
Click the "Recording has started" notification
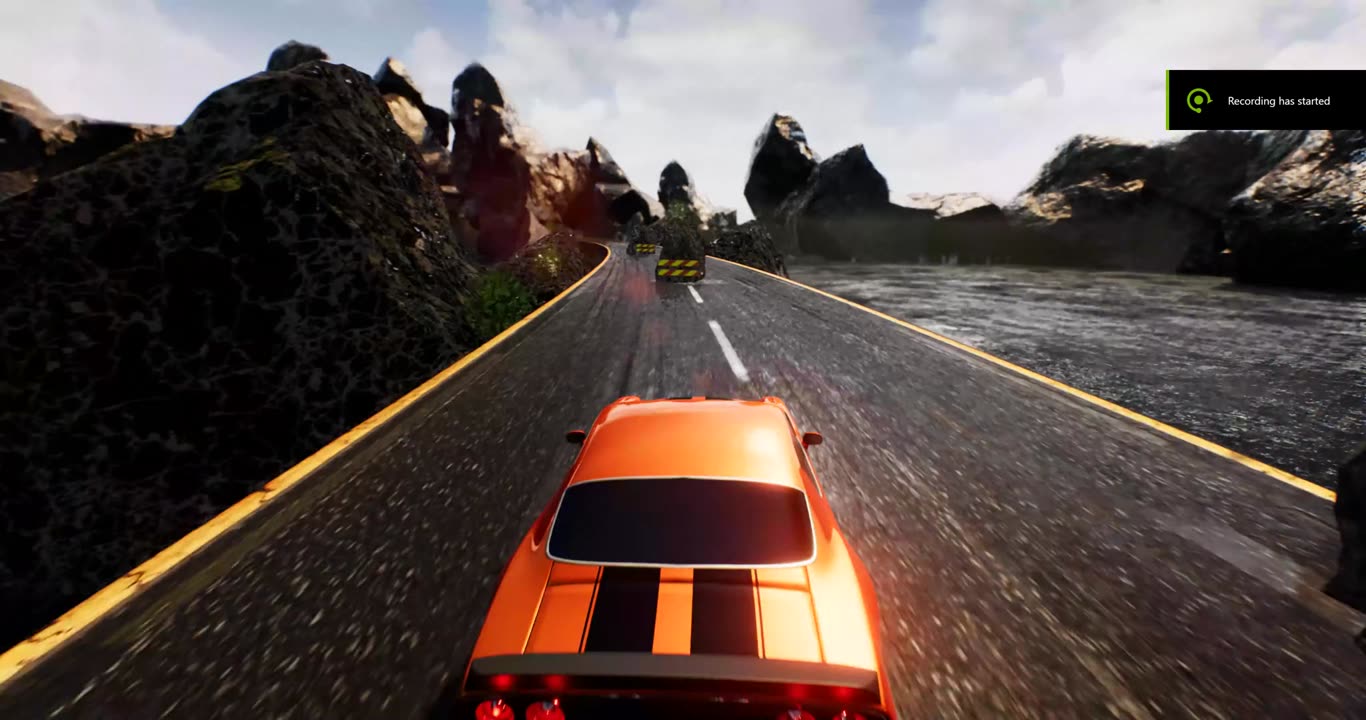click(x=1266, y=100)
